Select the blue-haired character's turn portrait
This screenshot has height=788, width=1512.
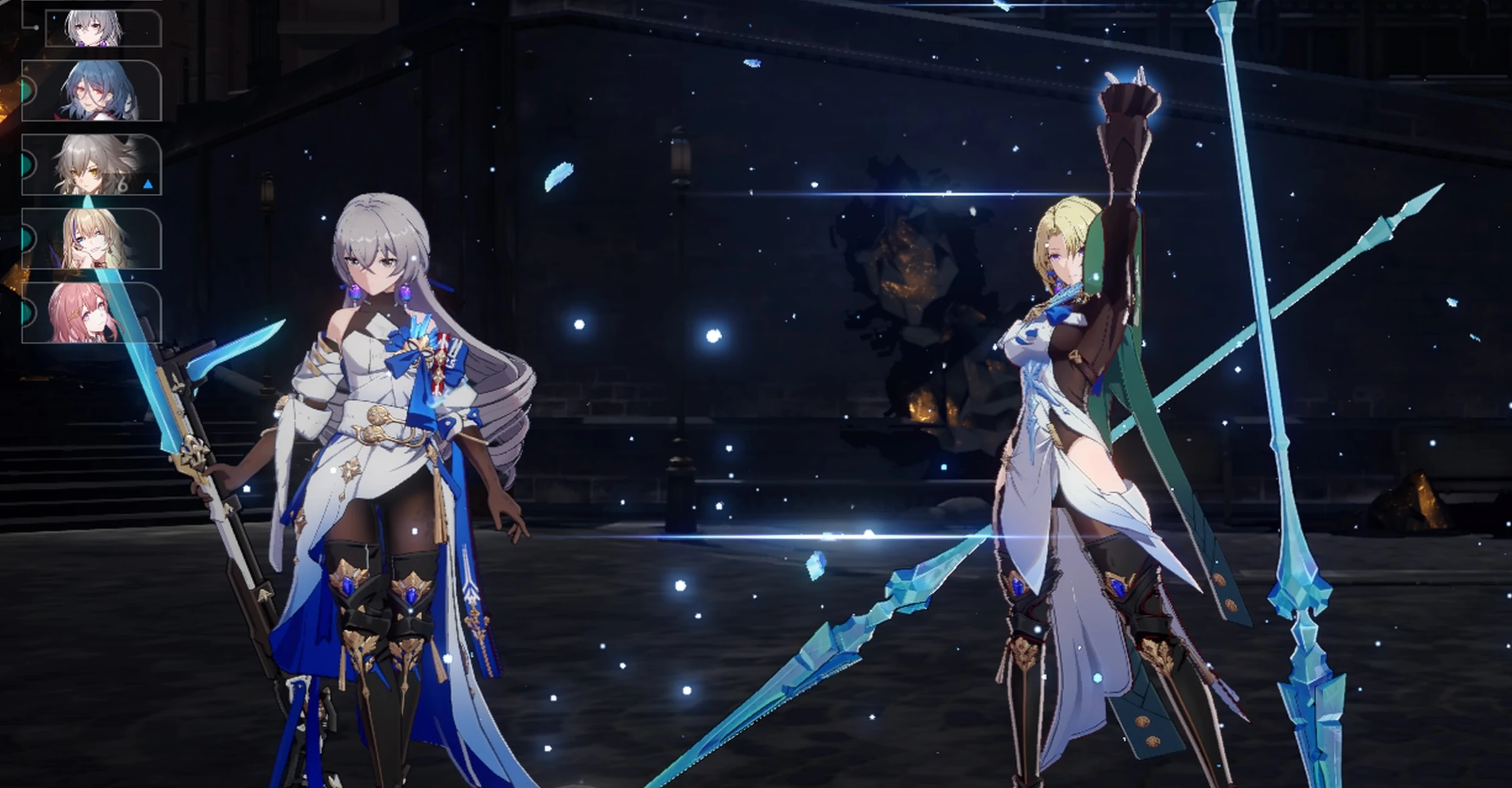tap(92, 90)
